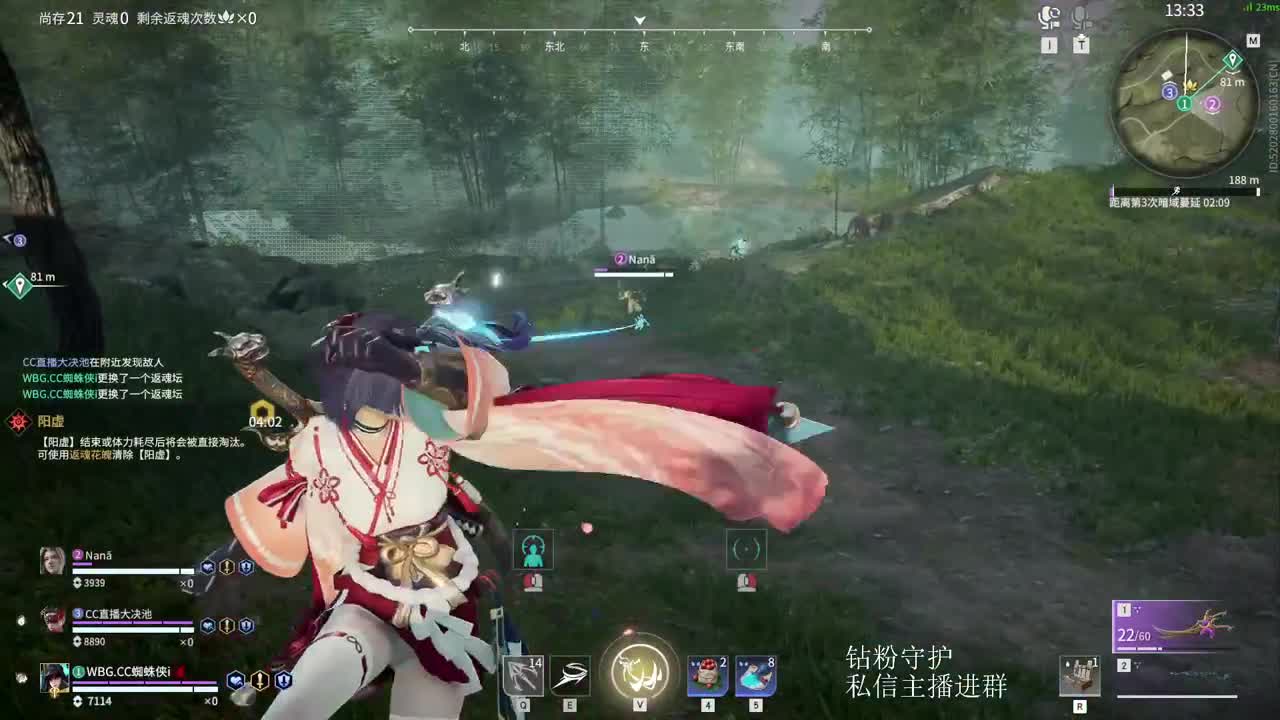Select the grappling hook skill on slot Q
The width and height of the screenshot is (1280, 720).
[x=524, y=677]
